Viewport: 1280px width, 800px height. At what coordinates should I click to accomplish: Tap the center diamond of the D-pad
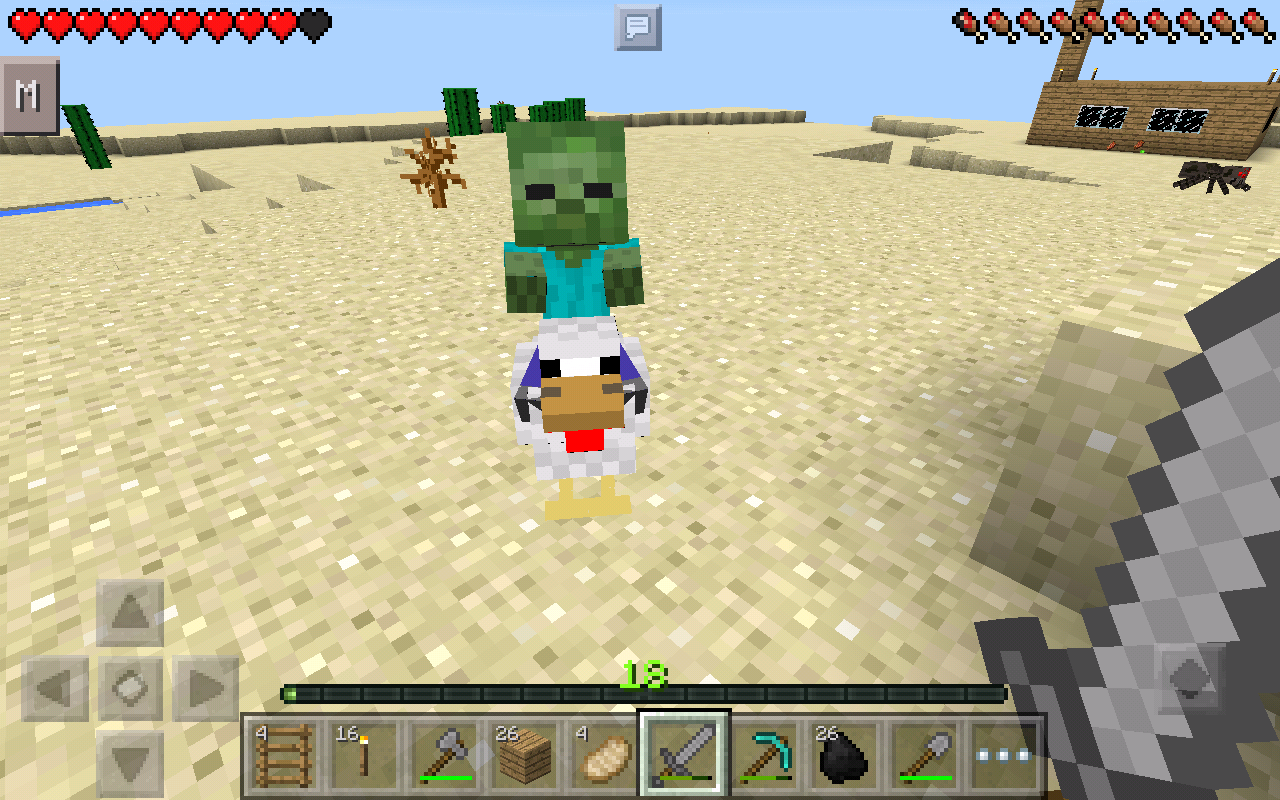coord(130,688)
